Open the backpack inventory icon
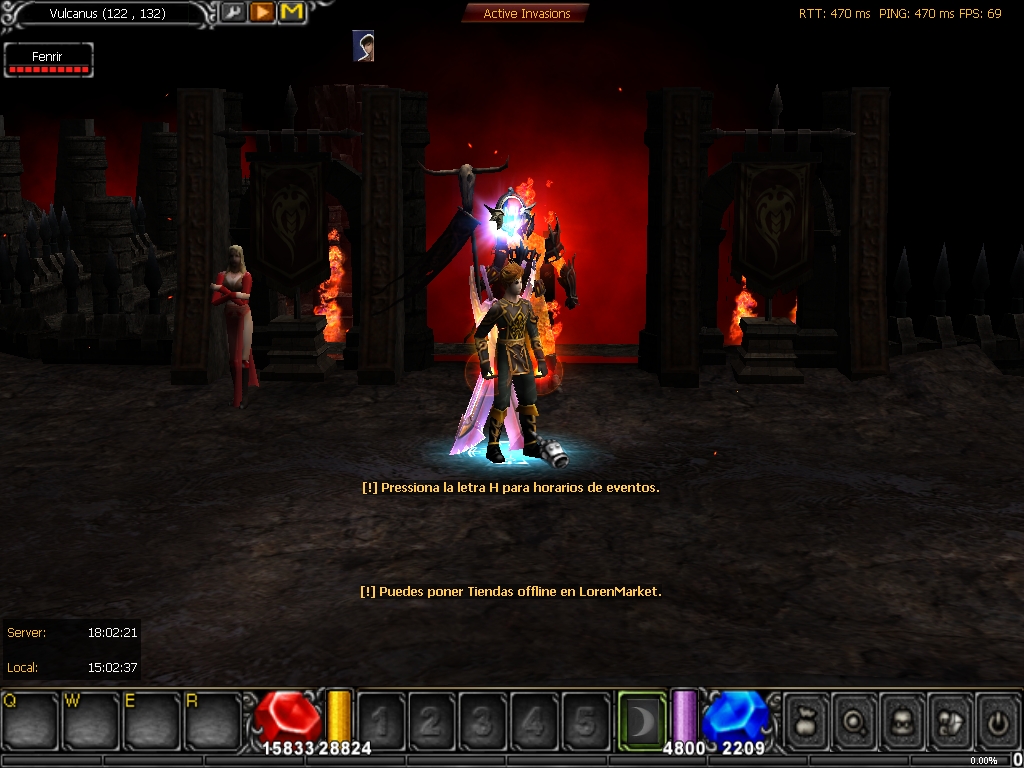Screen dimensions: 1024x768 [x=902, y=720]
